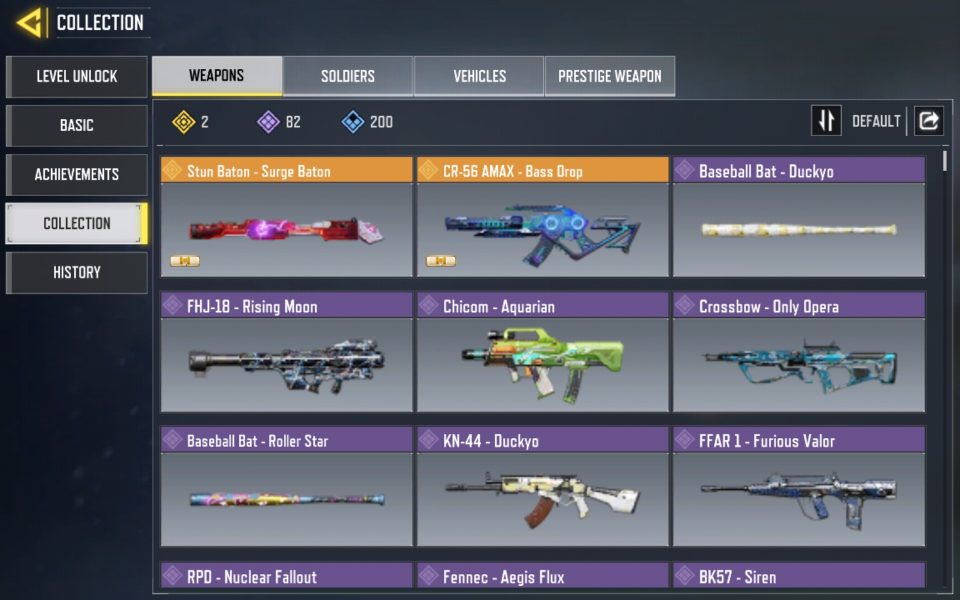
Task: Switch to the Vehicles tab
Action: [479, 76]
